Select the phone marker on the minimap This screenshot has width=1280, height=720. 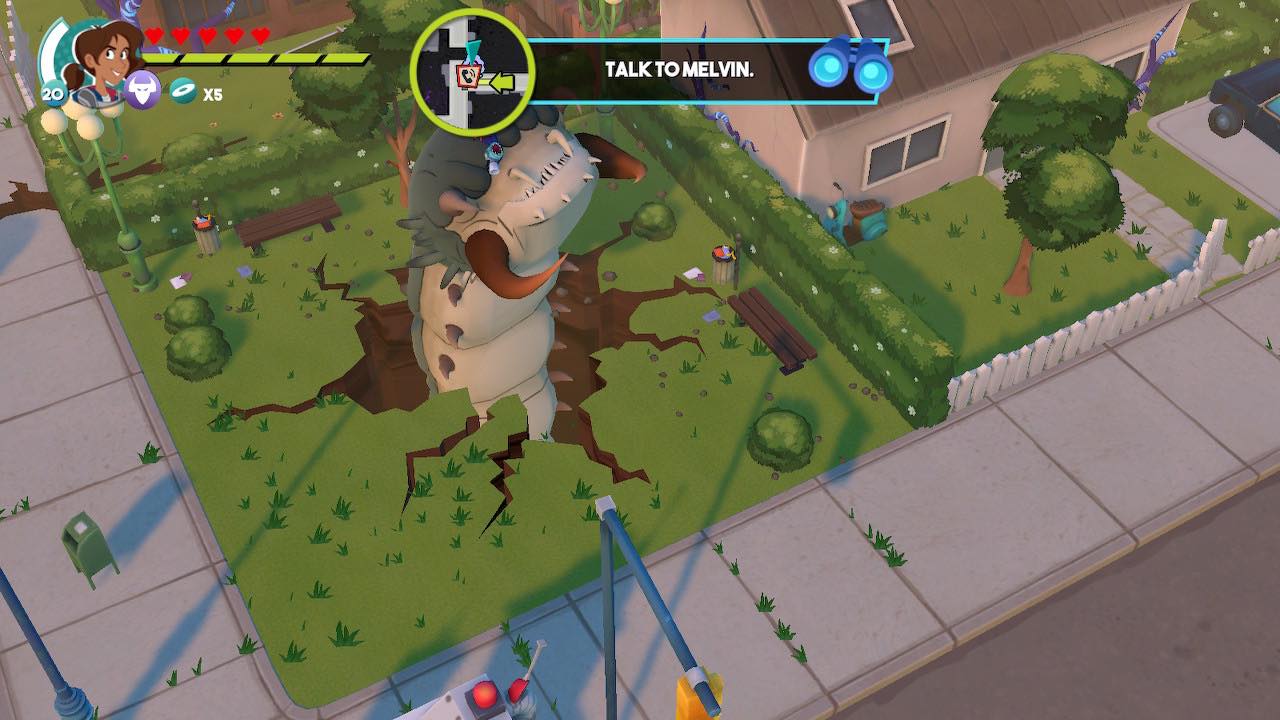pyautogui.click(x=466, y=75)
